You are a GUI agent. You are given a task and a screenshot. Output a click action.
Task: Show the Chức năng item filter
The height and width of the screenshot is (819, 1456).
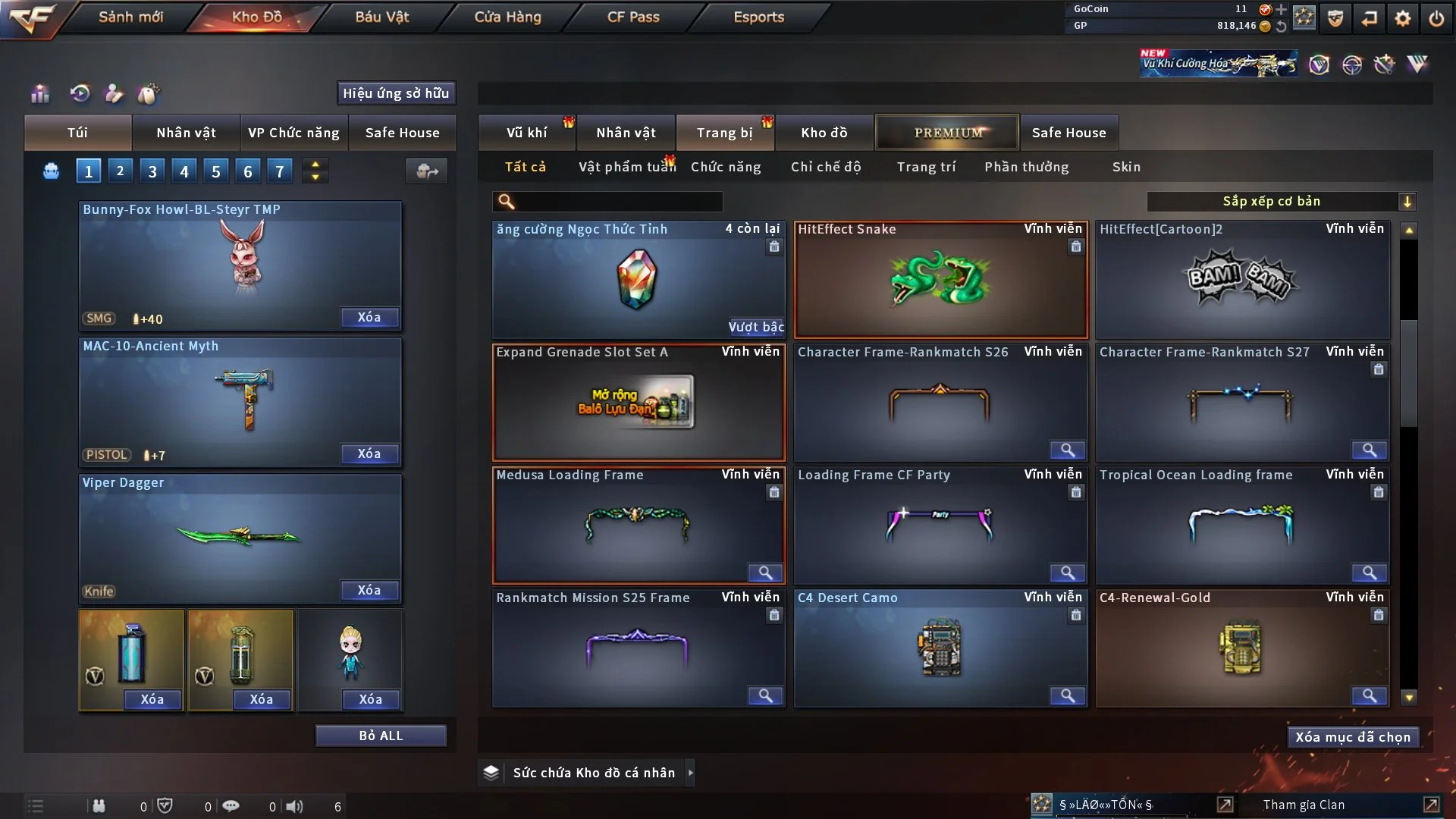(x=725, y=167)
